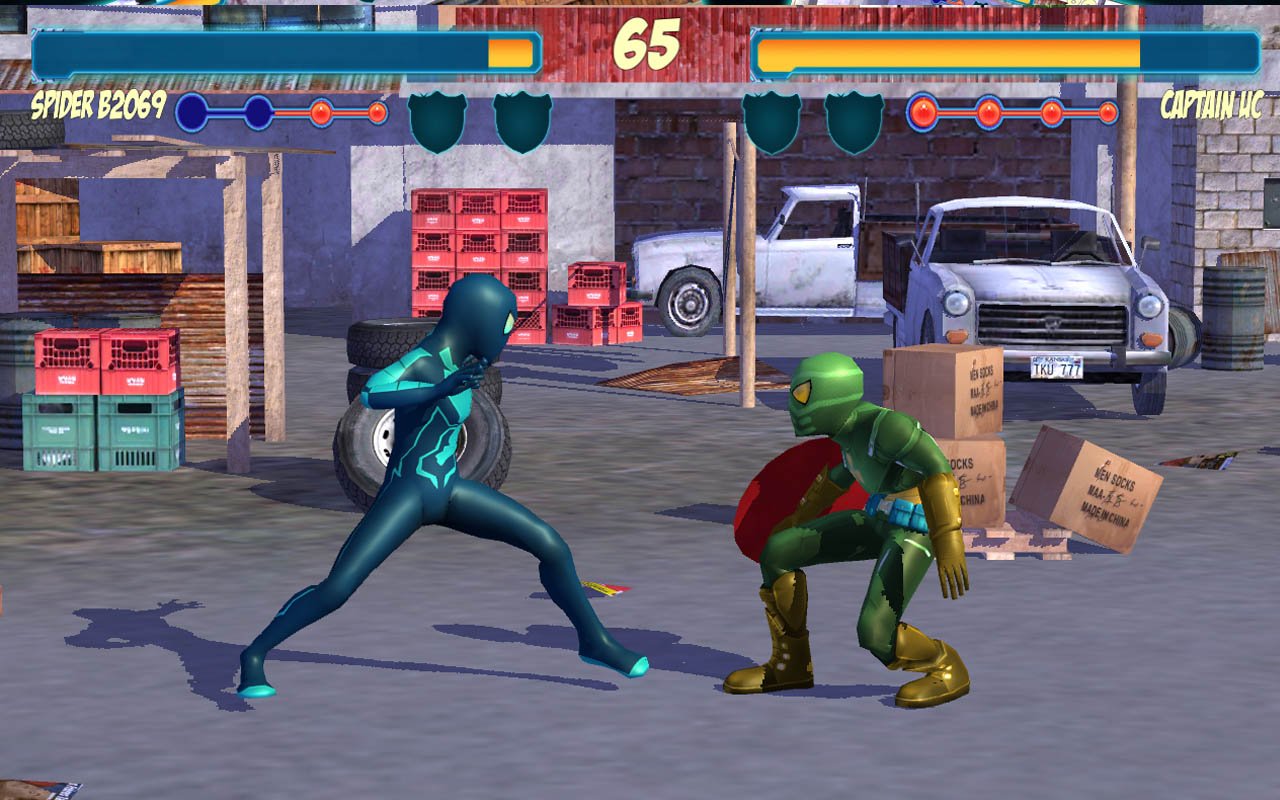Click Captain UC's rightmost round indicator orb

coord(1108,111)
